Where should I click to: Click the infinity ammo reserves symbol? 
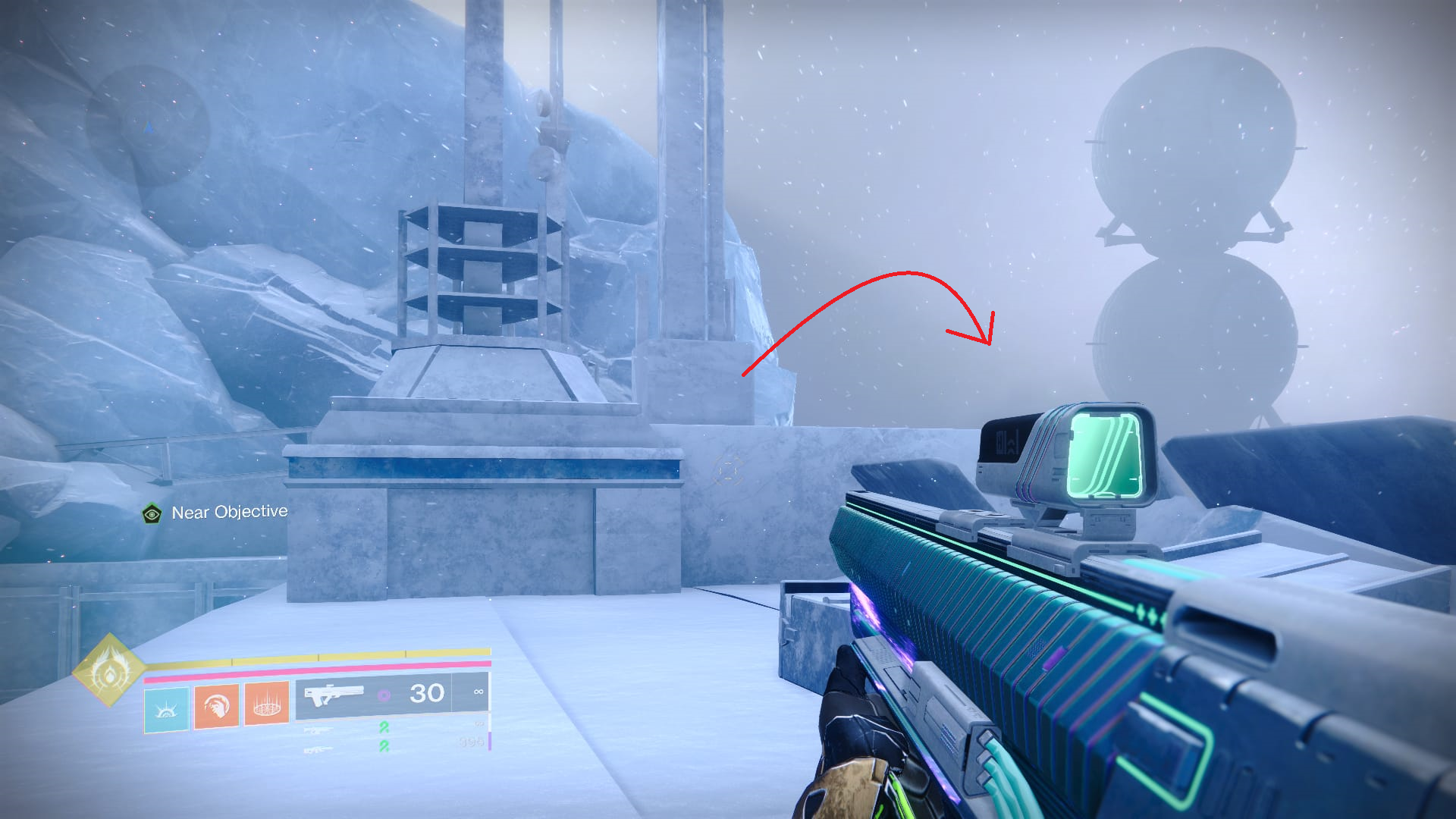pyautogui.click(x=478, y=692)
